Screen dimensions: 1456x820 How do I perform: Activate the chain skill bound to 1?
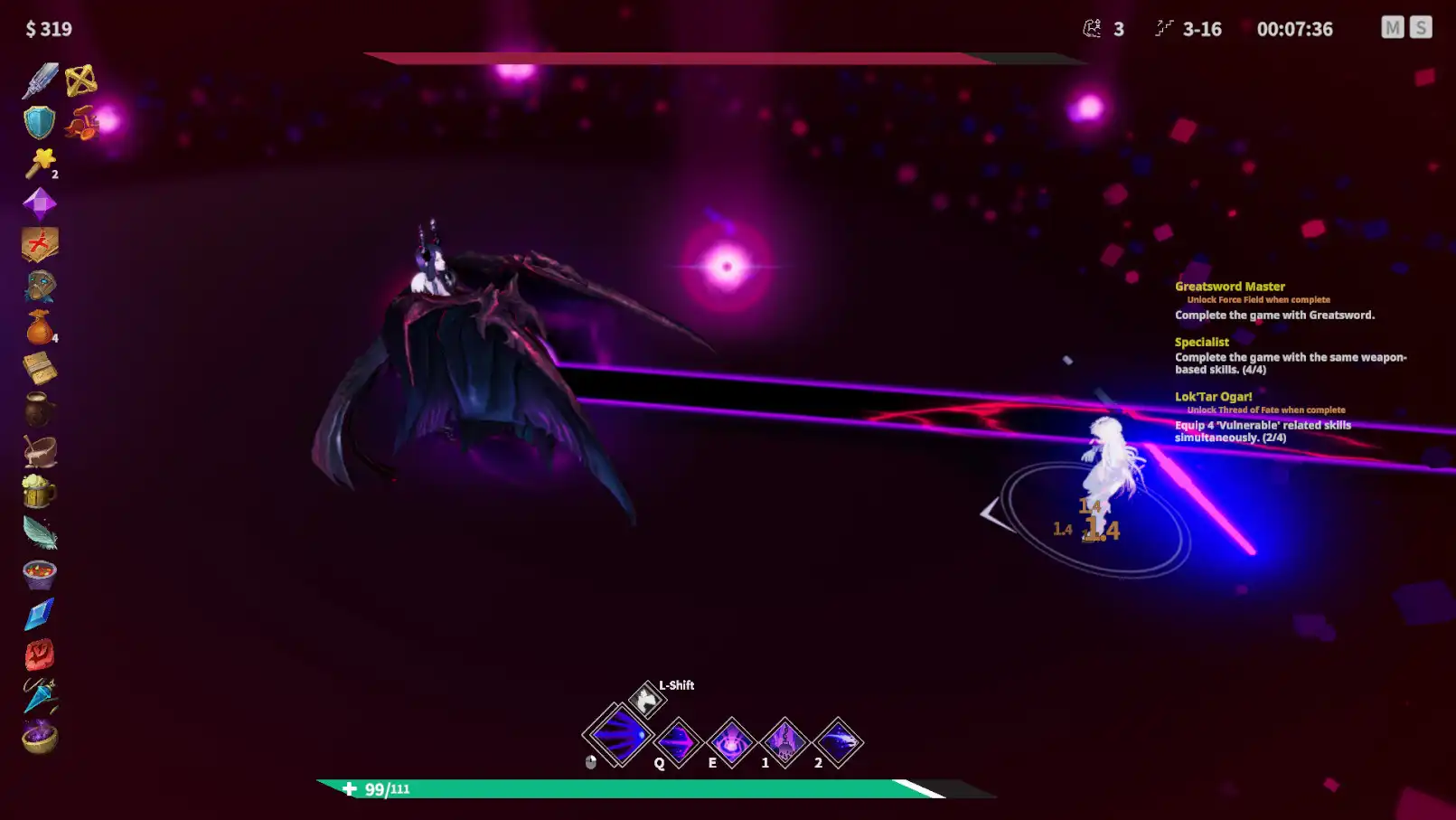[784, 742]
